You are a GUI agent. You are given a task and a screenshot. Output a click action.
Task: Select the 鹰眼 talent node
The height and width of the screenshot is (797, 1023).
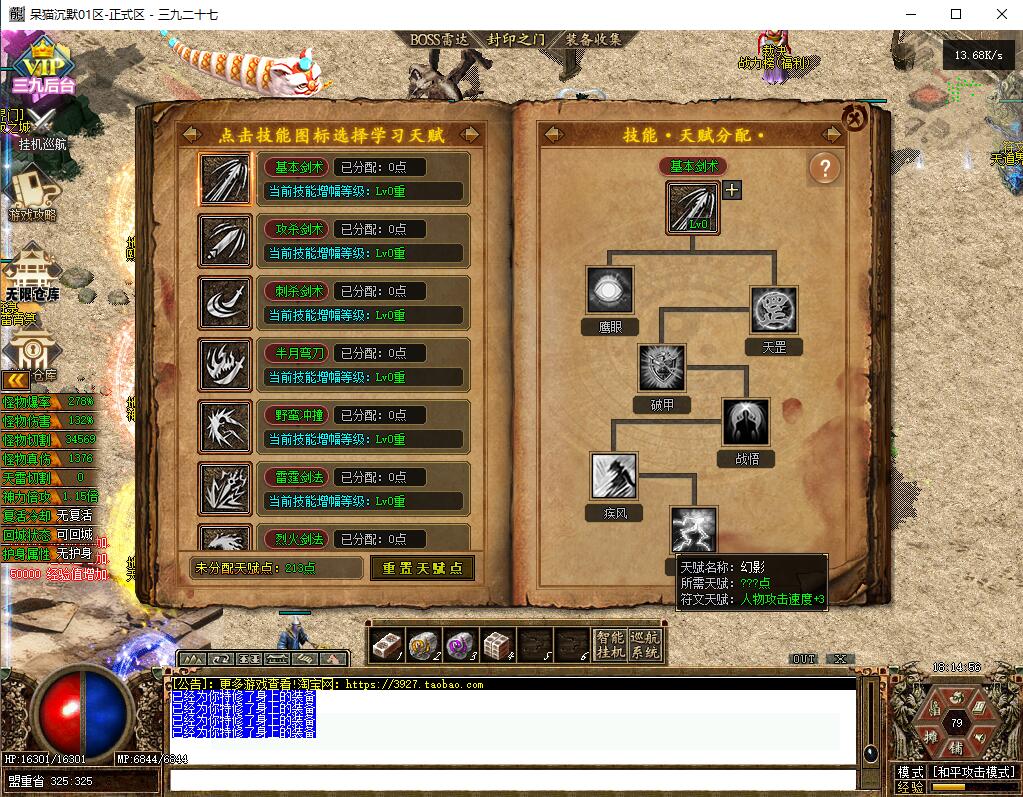pyautogui.click(x=610, y=291)
